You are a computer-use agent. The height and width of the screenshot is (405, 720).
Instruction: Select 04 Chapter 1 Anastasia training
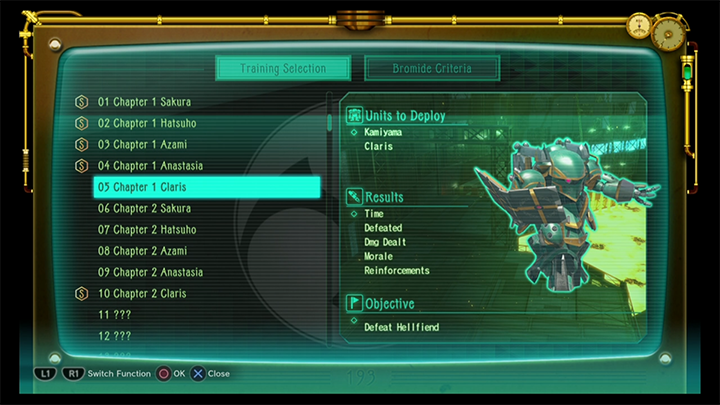pos(150,166)
